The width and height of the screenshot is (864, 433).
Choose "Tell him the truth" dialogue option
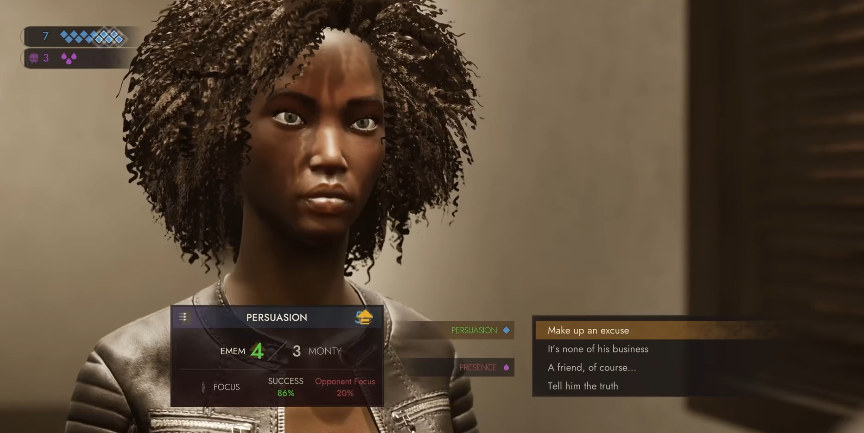click(x=583, y=386)
